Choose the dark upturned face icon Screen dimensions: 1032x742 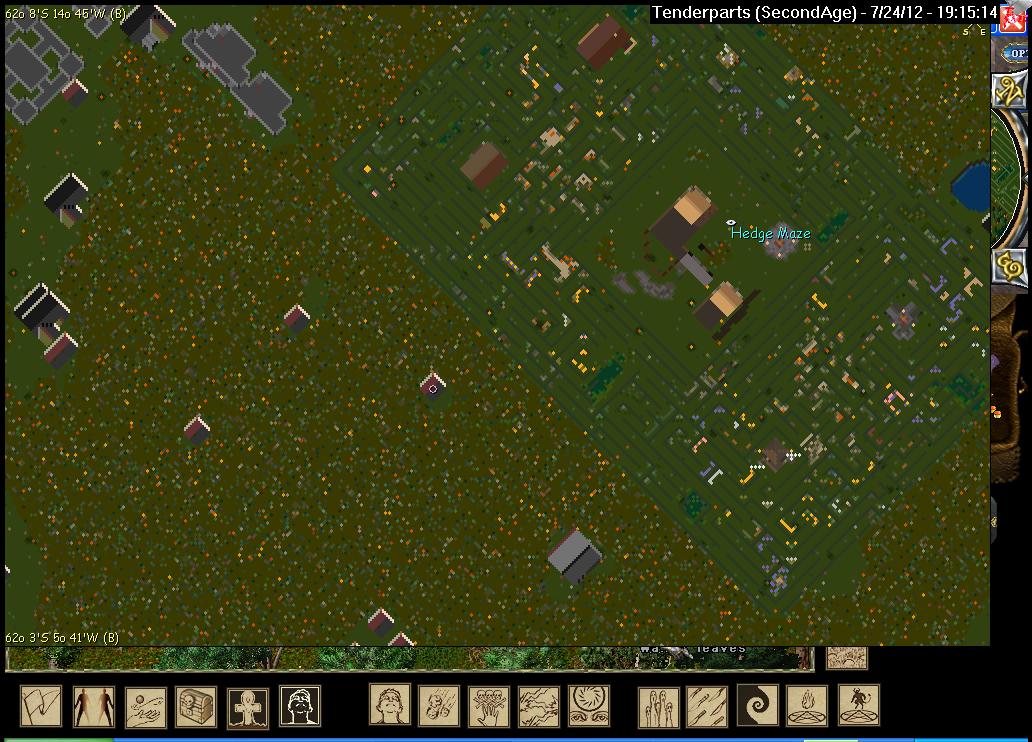tap(300, 706)
